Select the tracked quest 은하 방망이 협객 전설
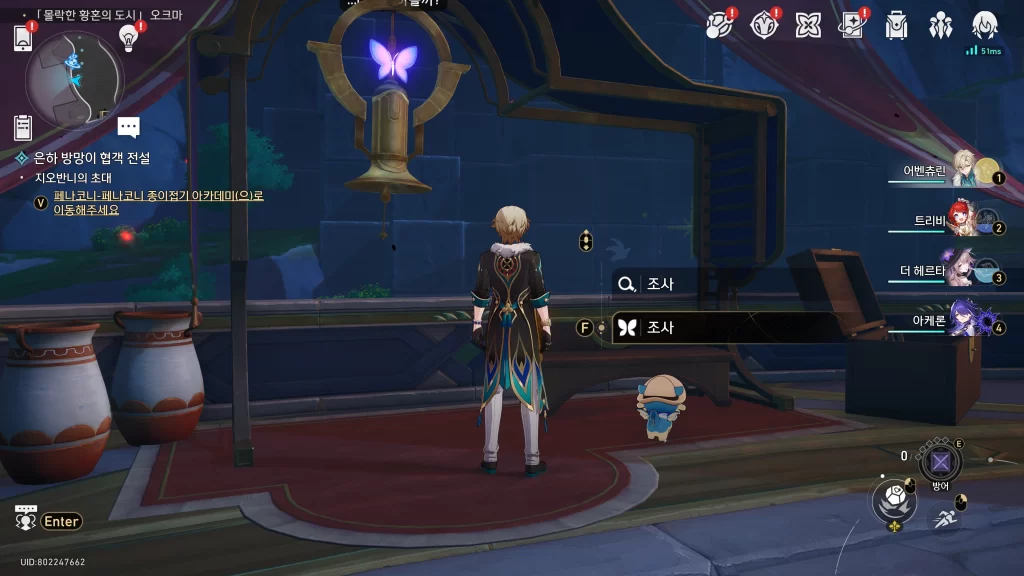 tap(91, 158)
